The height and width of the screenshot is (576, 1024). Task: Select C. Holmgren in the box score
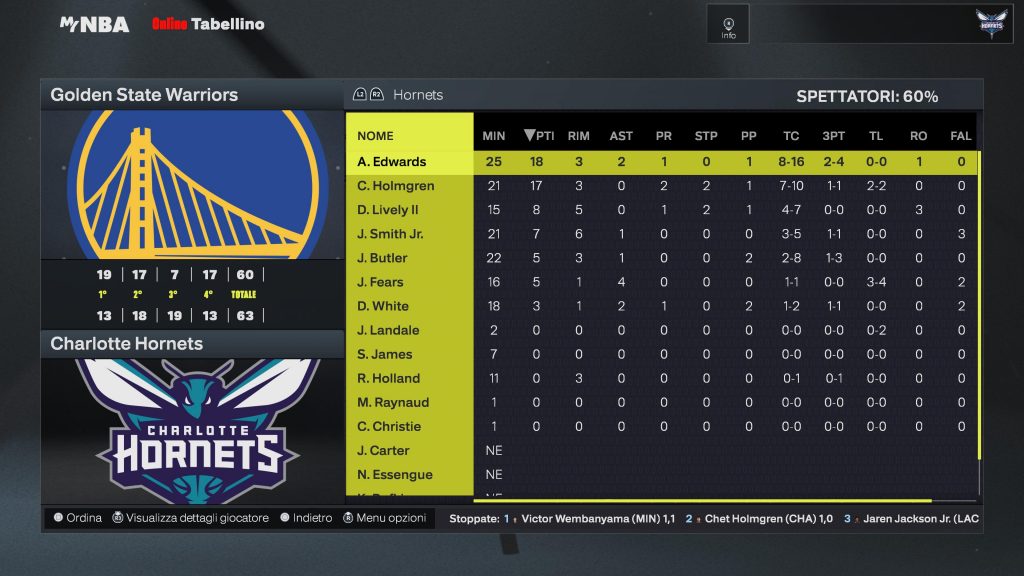pos(395,186)
